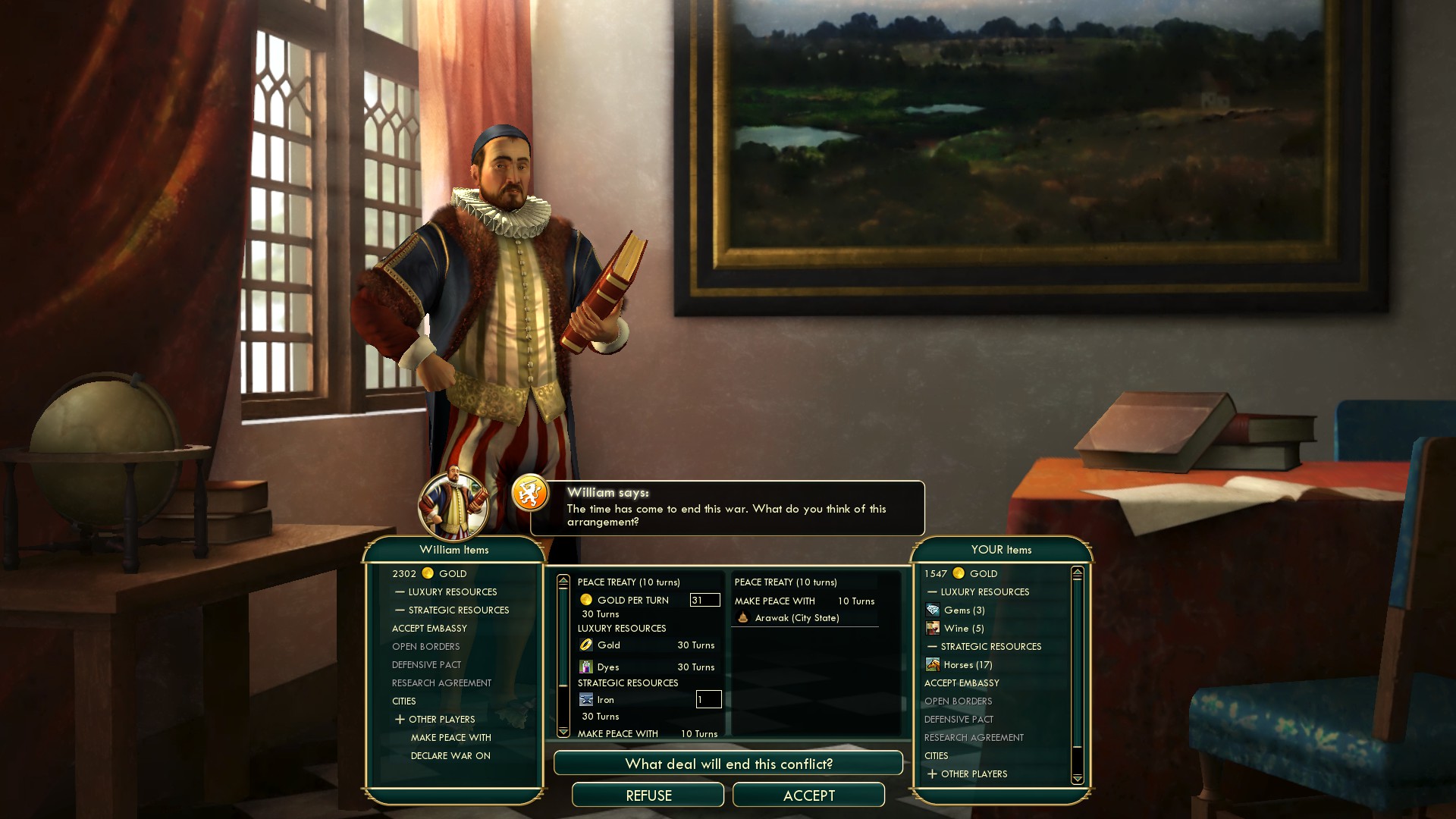This screenshot has width=1456, height=819.
Task: Select your Accept Embassy option
Action: tap(962, 683)
